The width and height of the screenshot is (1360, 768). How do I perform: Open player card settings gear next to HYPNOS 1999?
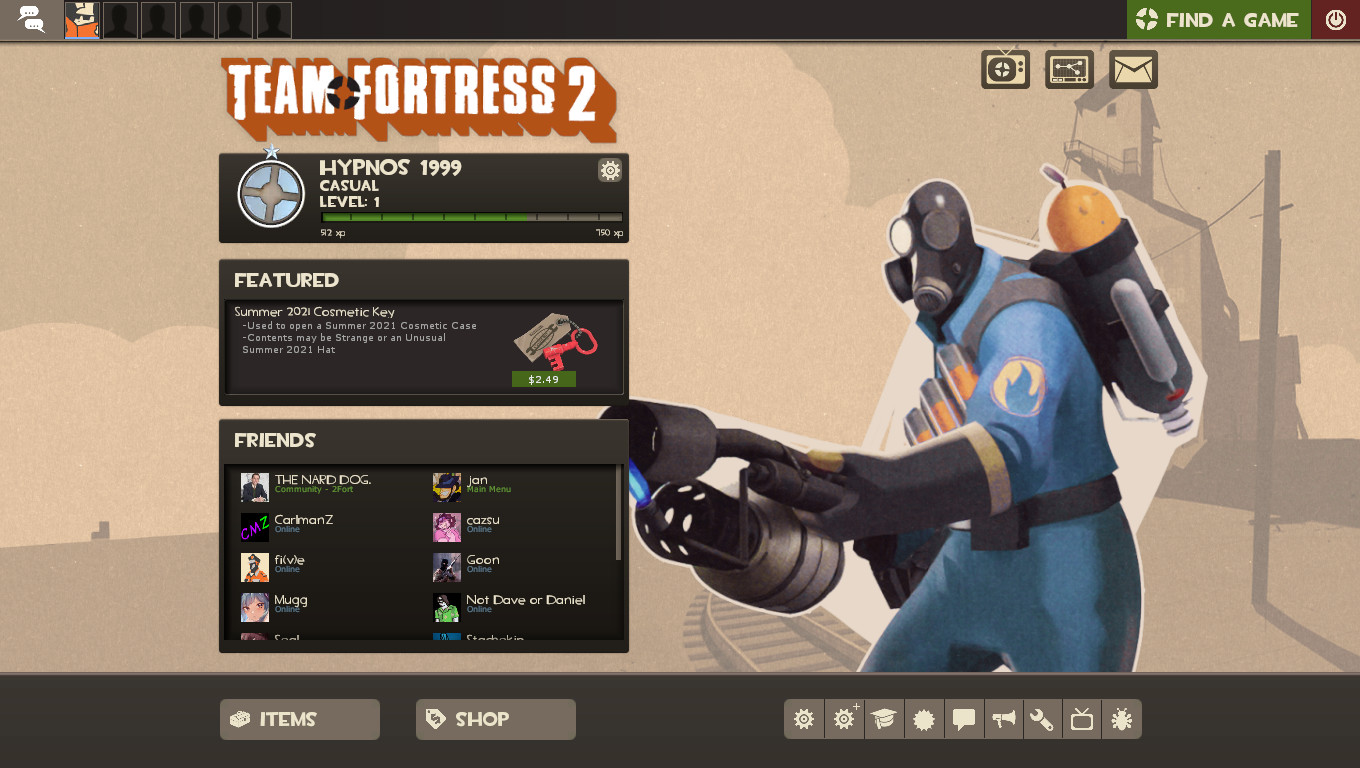pyautogui.click(x=610, y=170)
